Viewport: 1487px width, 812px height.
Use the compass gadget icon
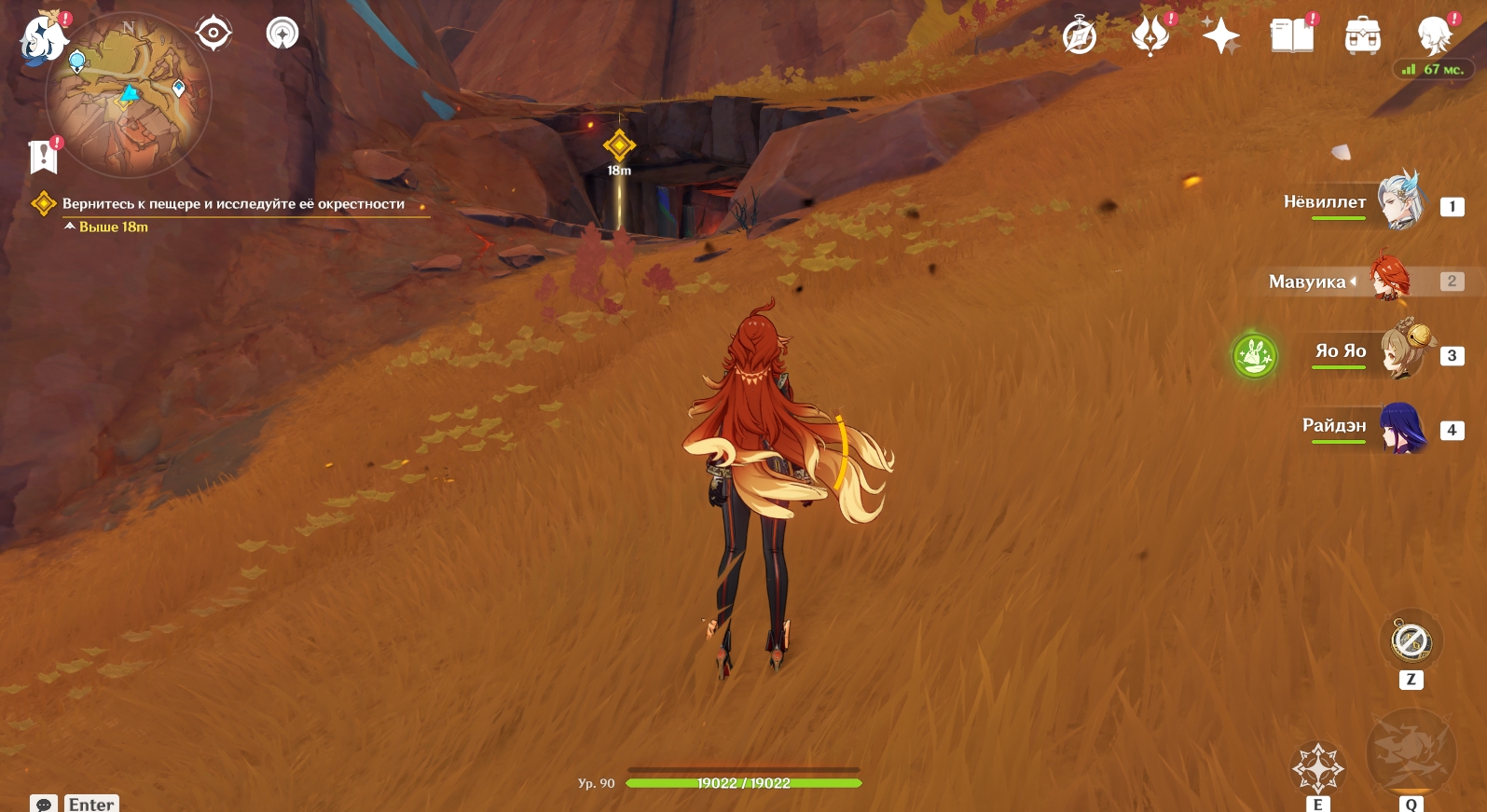(x=1411, y=640)
